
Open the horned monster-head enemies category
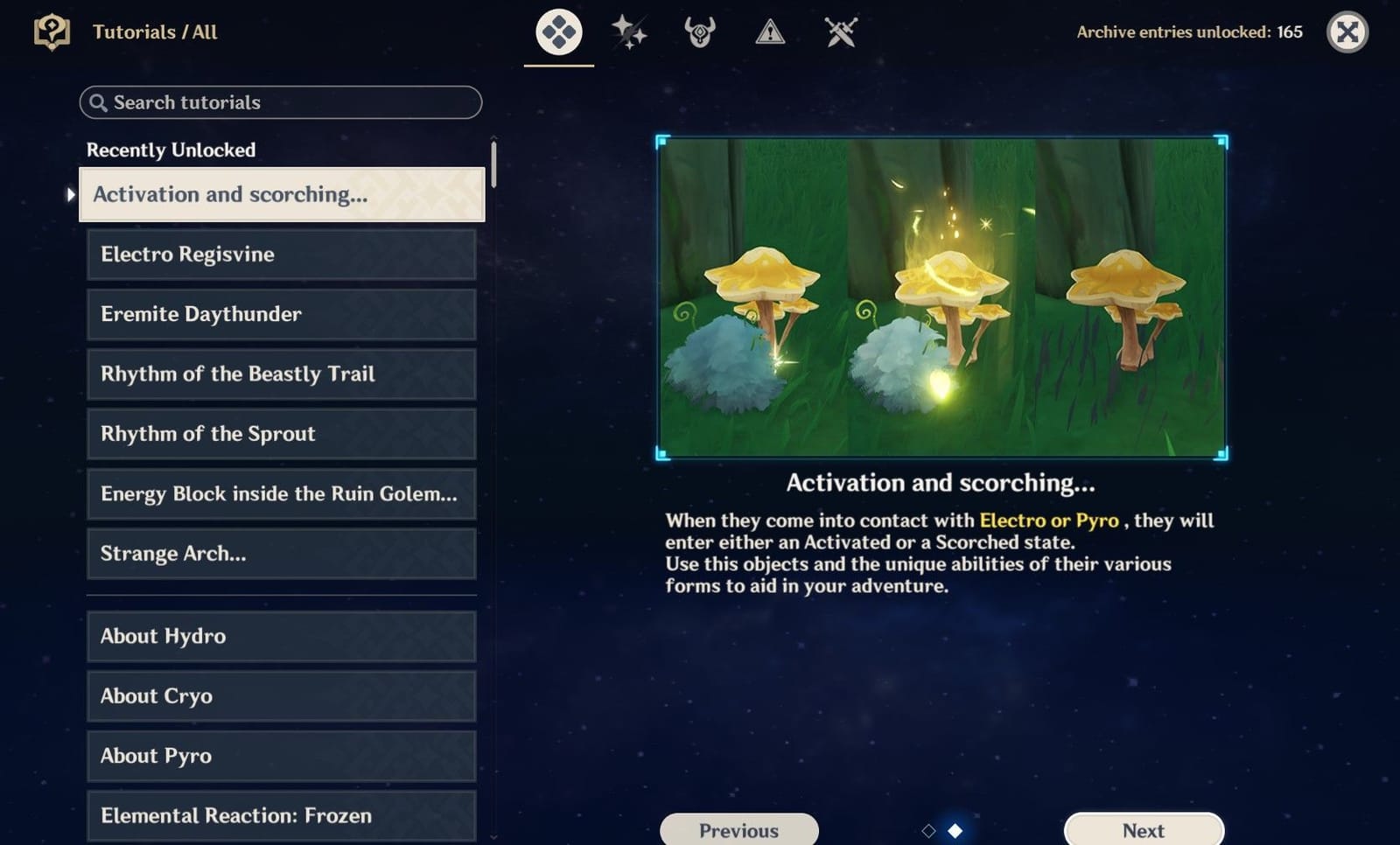pos(699,31)
